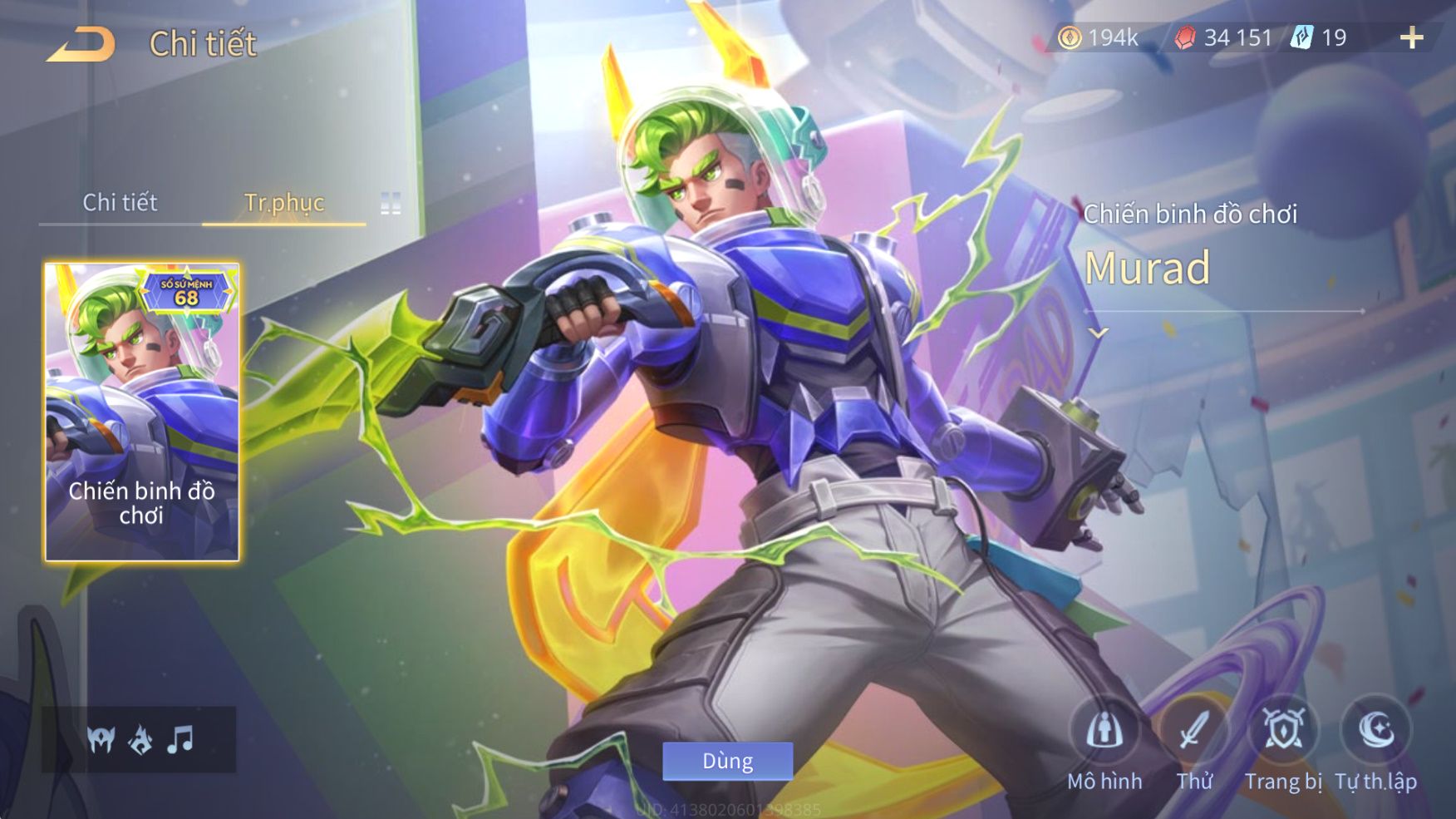Go back using the arrow button
1456x819 pixels.
(x=81, y=45)
